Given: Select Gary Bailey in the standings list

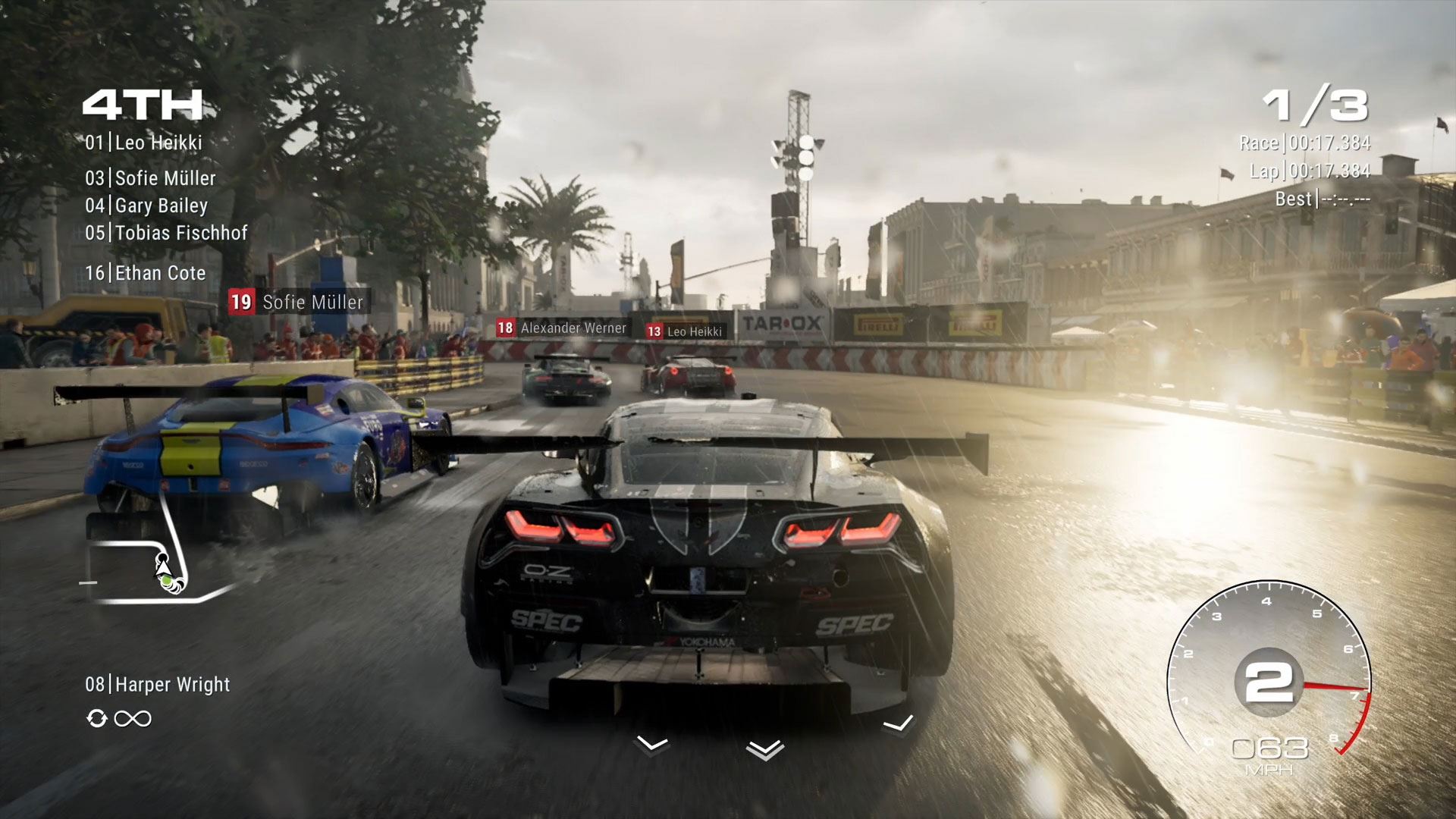Looking at the screenshot, I should tap(146, 206).
